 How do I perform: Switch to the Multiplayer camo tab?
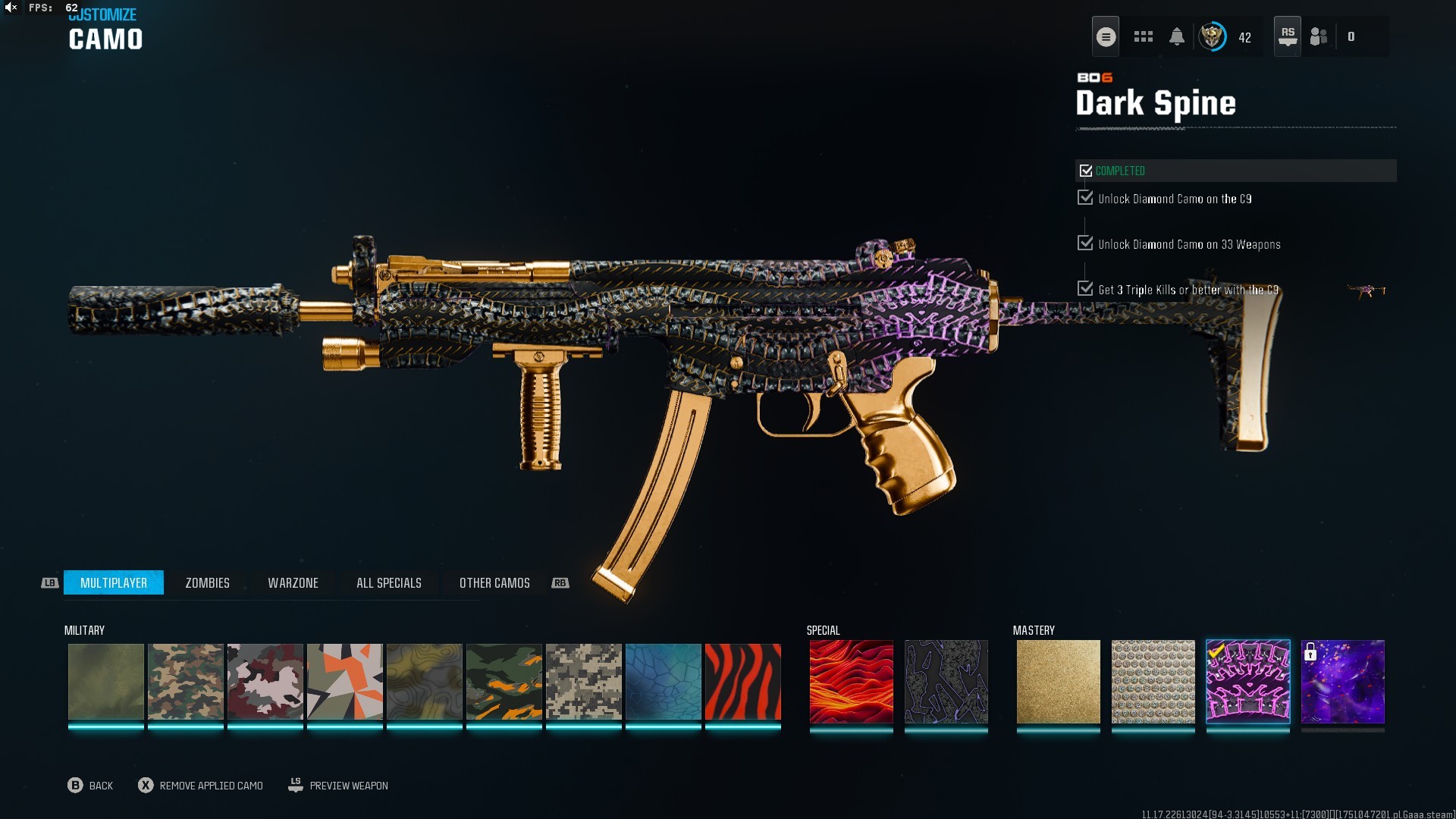(x=114, y=582)
